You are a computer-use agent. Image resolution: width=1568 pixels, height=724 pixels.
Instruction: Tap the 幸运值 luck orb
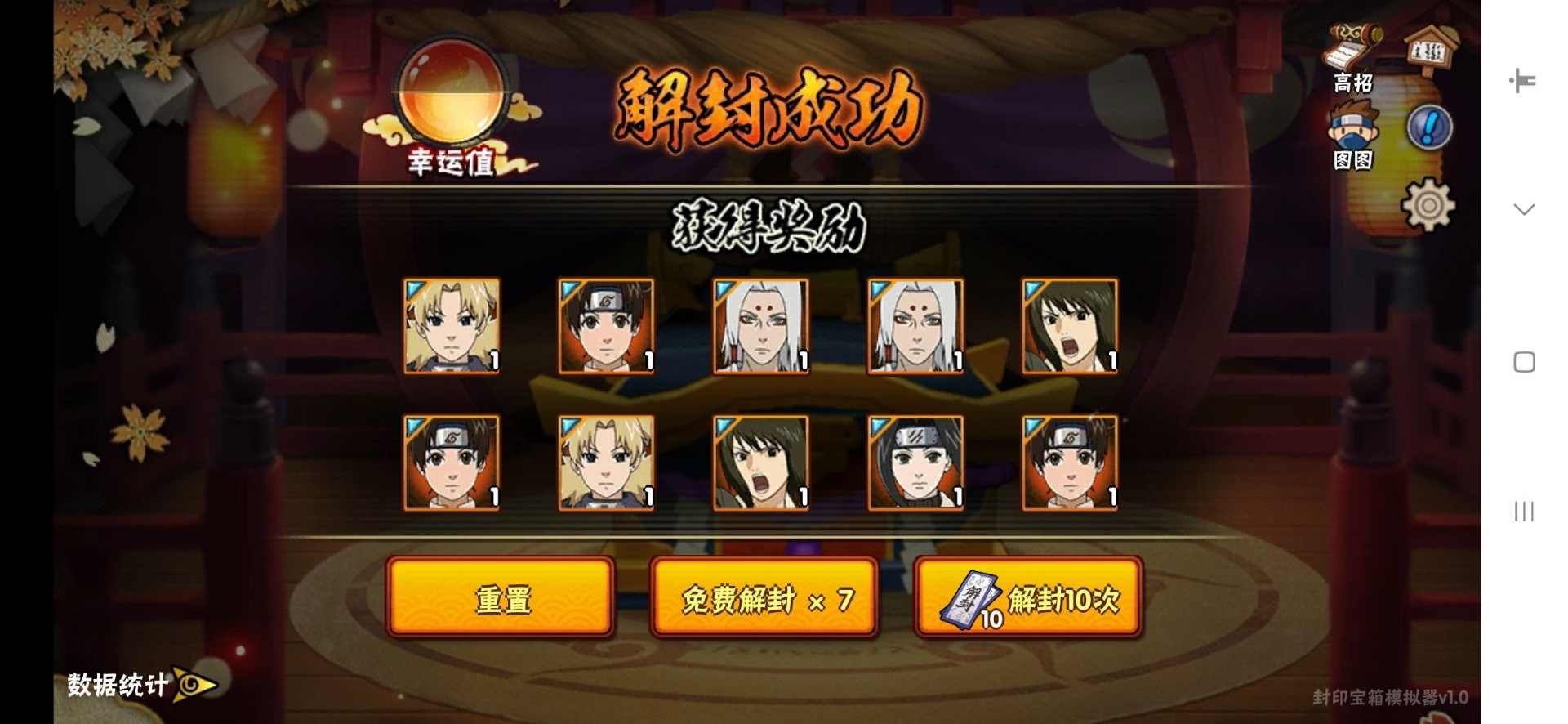coord(448,90)
